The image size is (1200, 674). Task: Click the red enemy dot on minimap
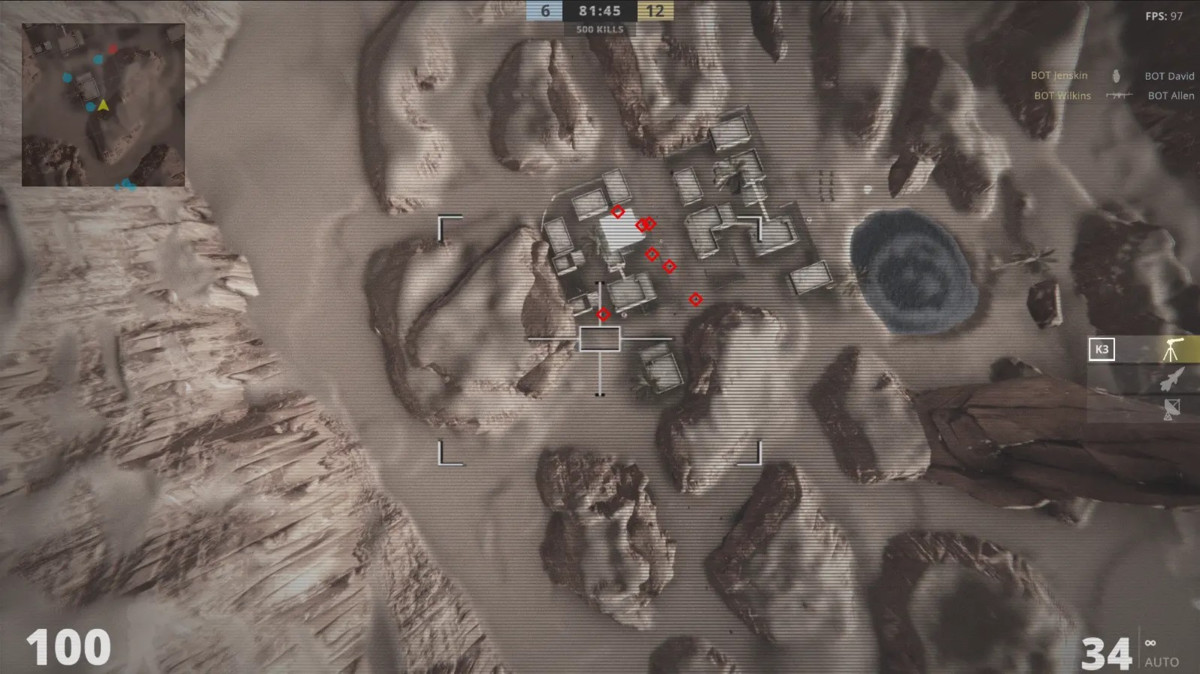pyautogui.click(x=113, y=49)
